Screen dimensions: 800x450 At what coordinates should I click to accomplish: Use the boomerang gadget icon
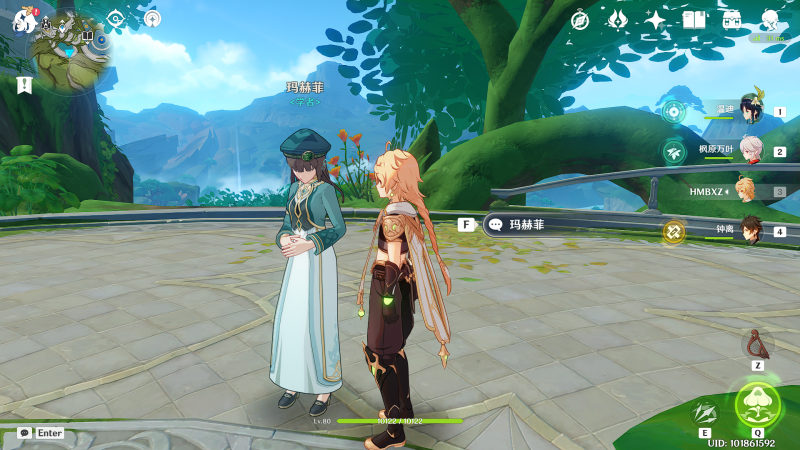(x=758, y=345)
